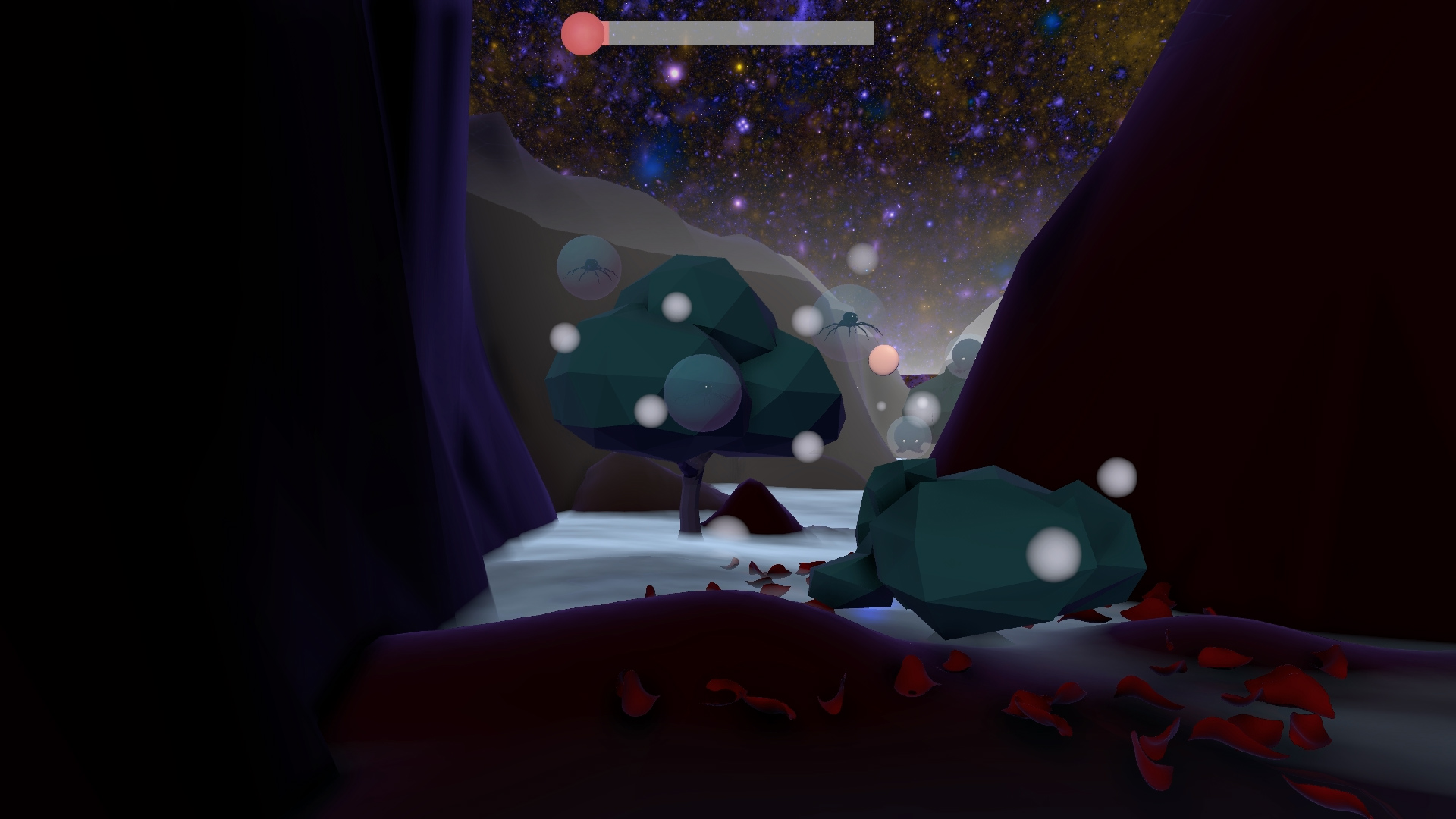Select the bubble enclosing the left spider creature
The width and height of the screenshot is (1456, 819).
pyautogui.click(x=590, y=267)
